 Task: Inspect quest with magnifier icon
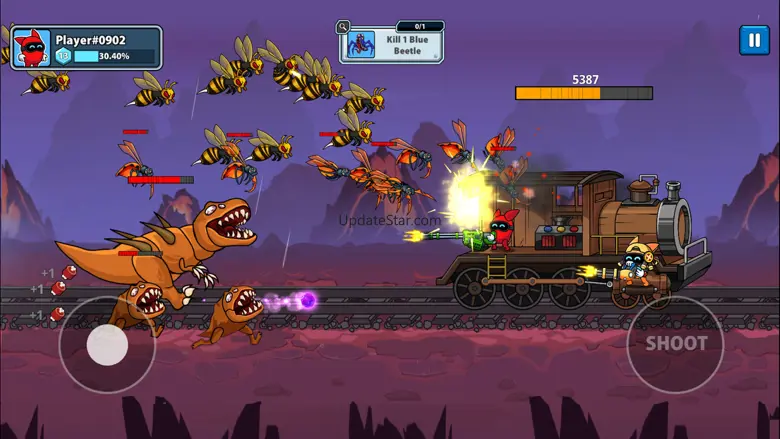coord(344,27)
